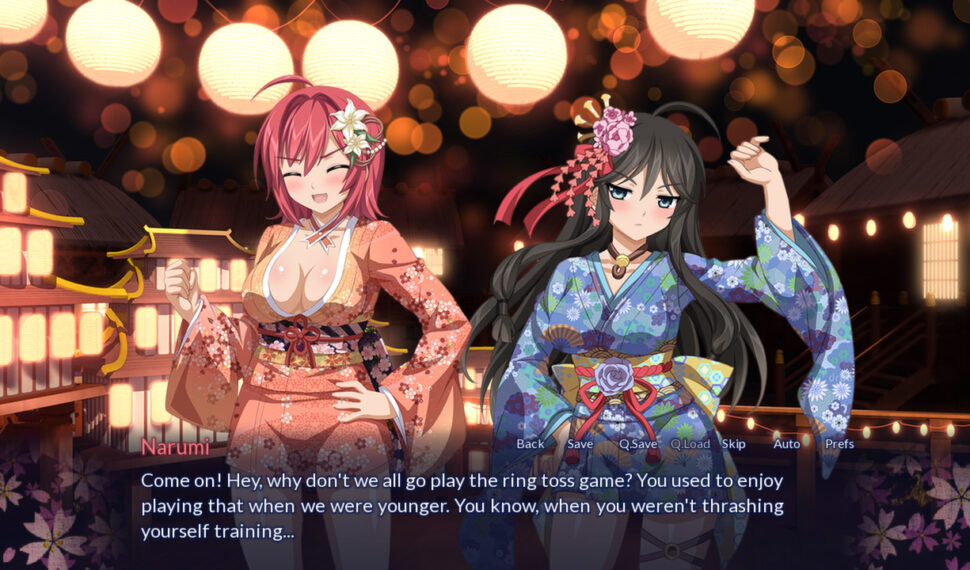
Task: Activate Skip to fast-forward dialogue
Action: point(734,444)
